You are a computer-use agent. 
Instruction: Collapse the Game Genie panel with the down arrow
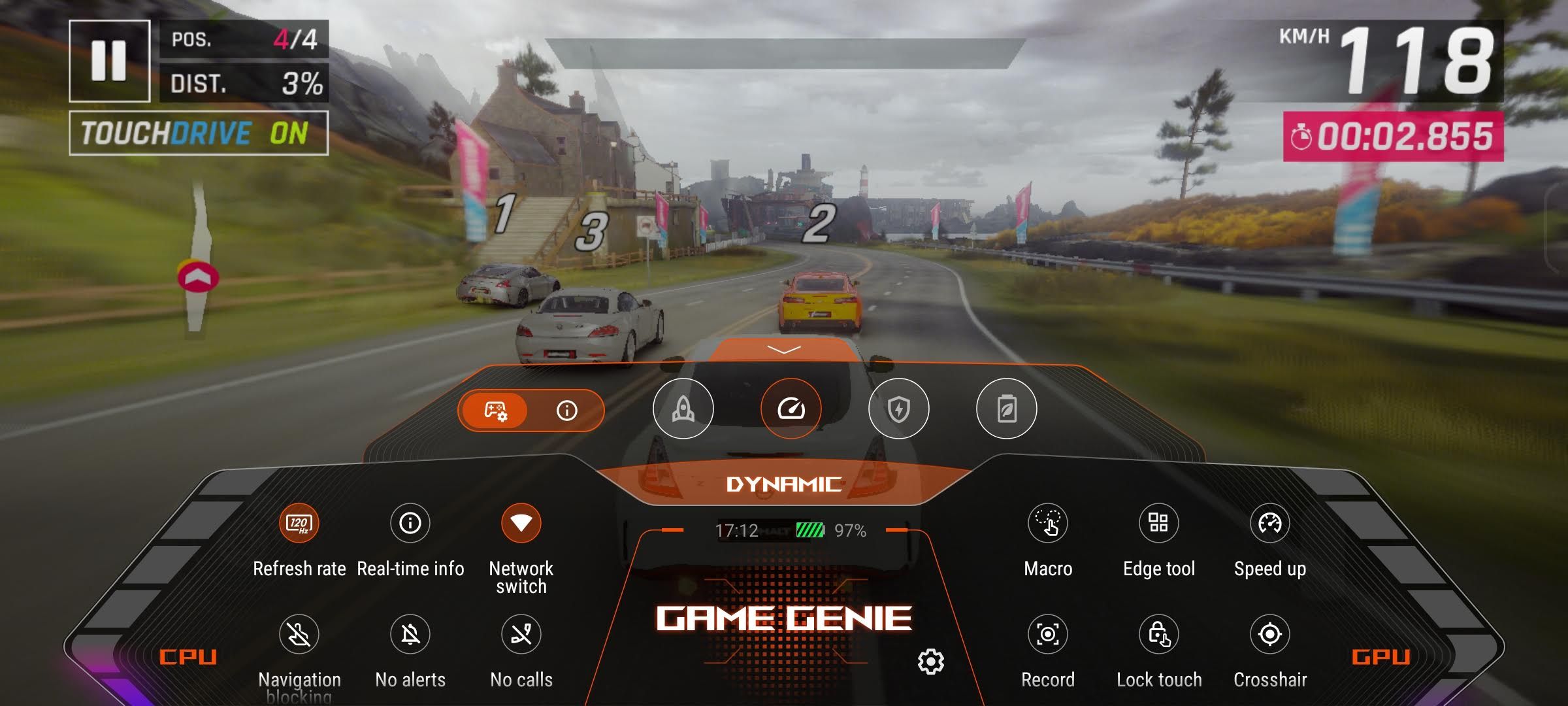click(783, 350)
